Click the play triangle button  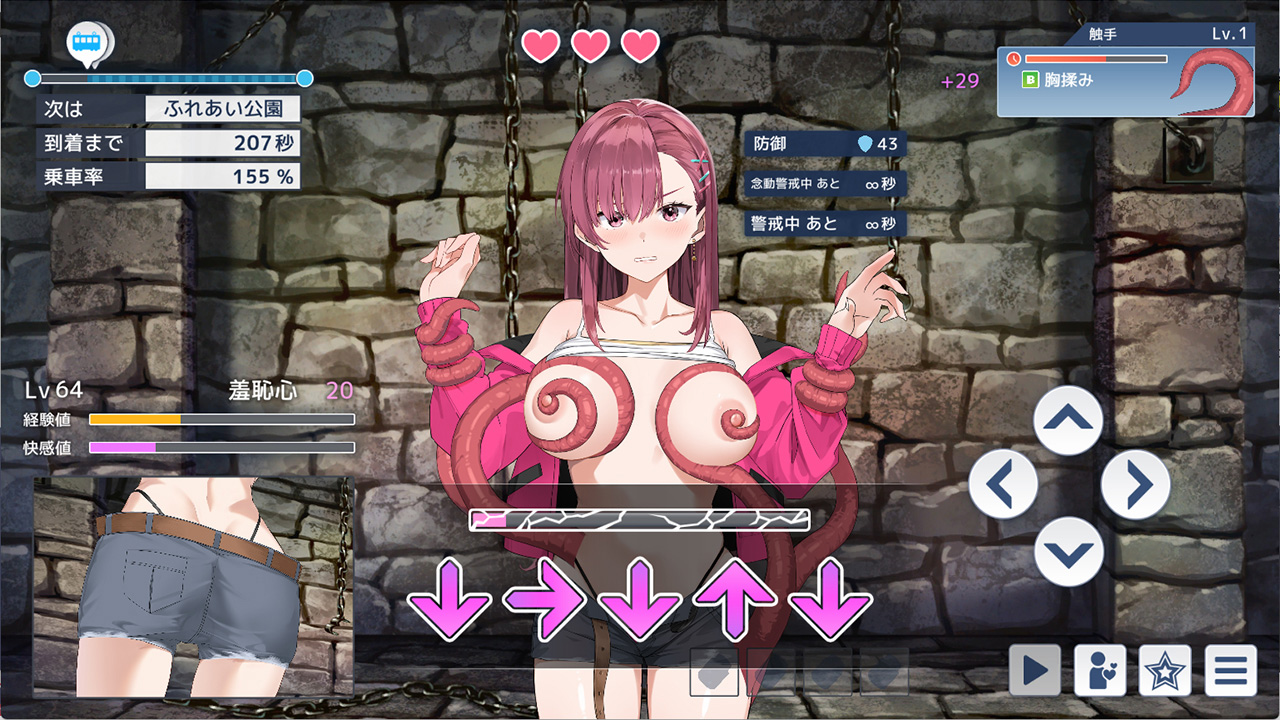(1034, 670)
